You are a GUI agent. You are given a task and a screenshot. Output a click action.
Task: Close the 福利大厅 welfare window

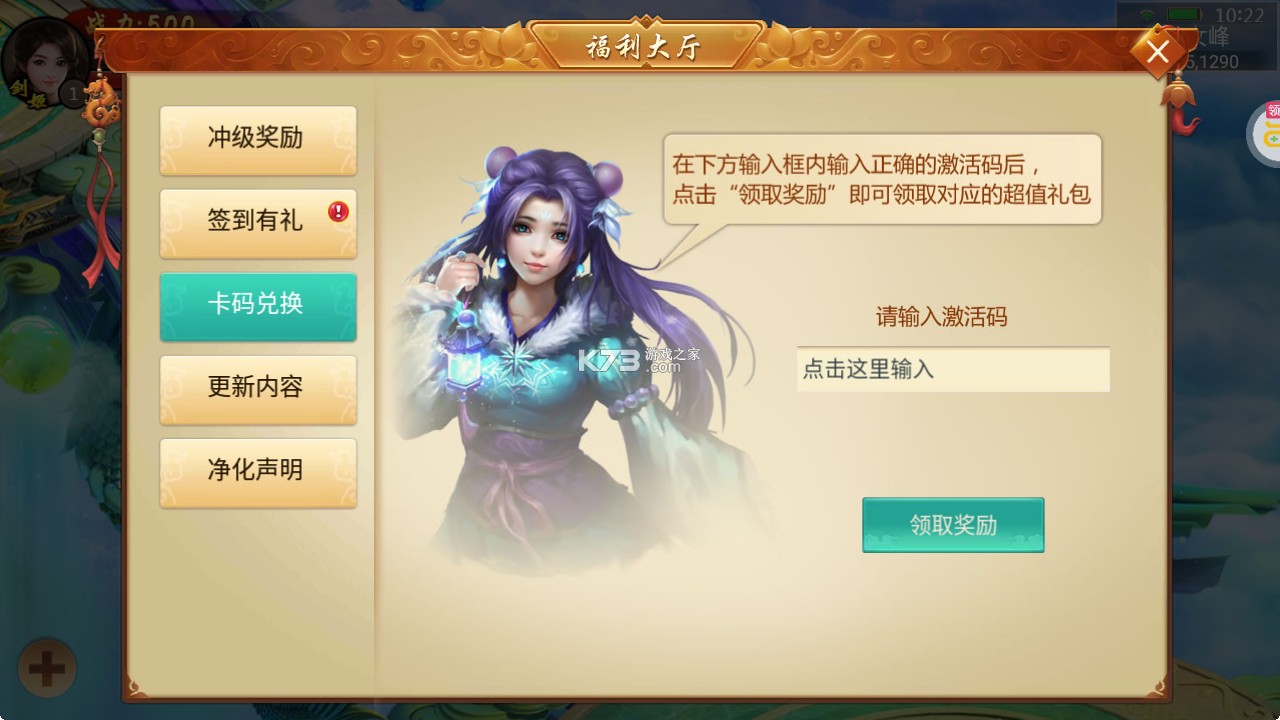[1157, 53]
